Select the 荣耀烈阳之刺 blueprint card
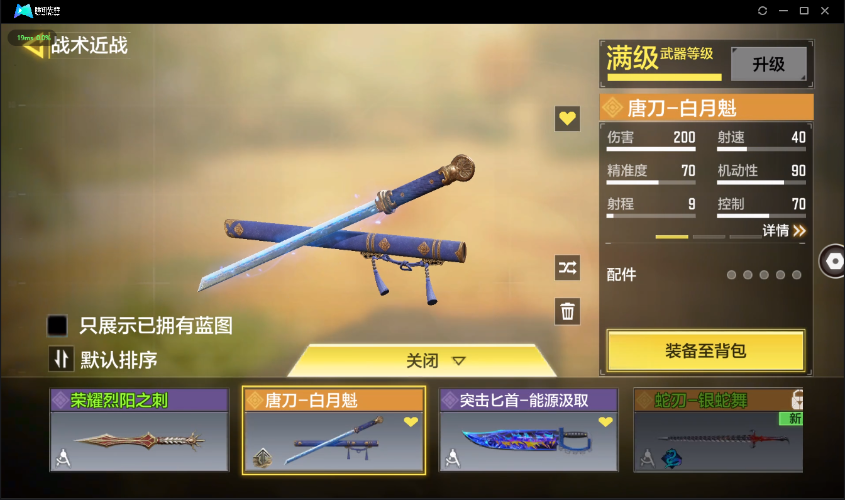This screenshot has height=500, width=845. click(x=141, y=430)
